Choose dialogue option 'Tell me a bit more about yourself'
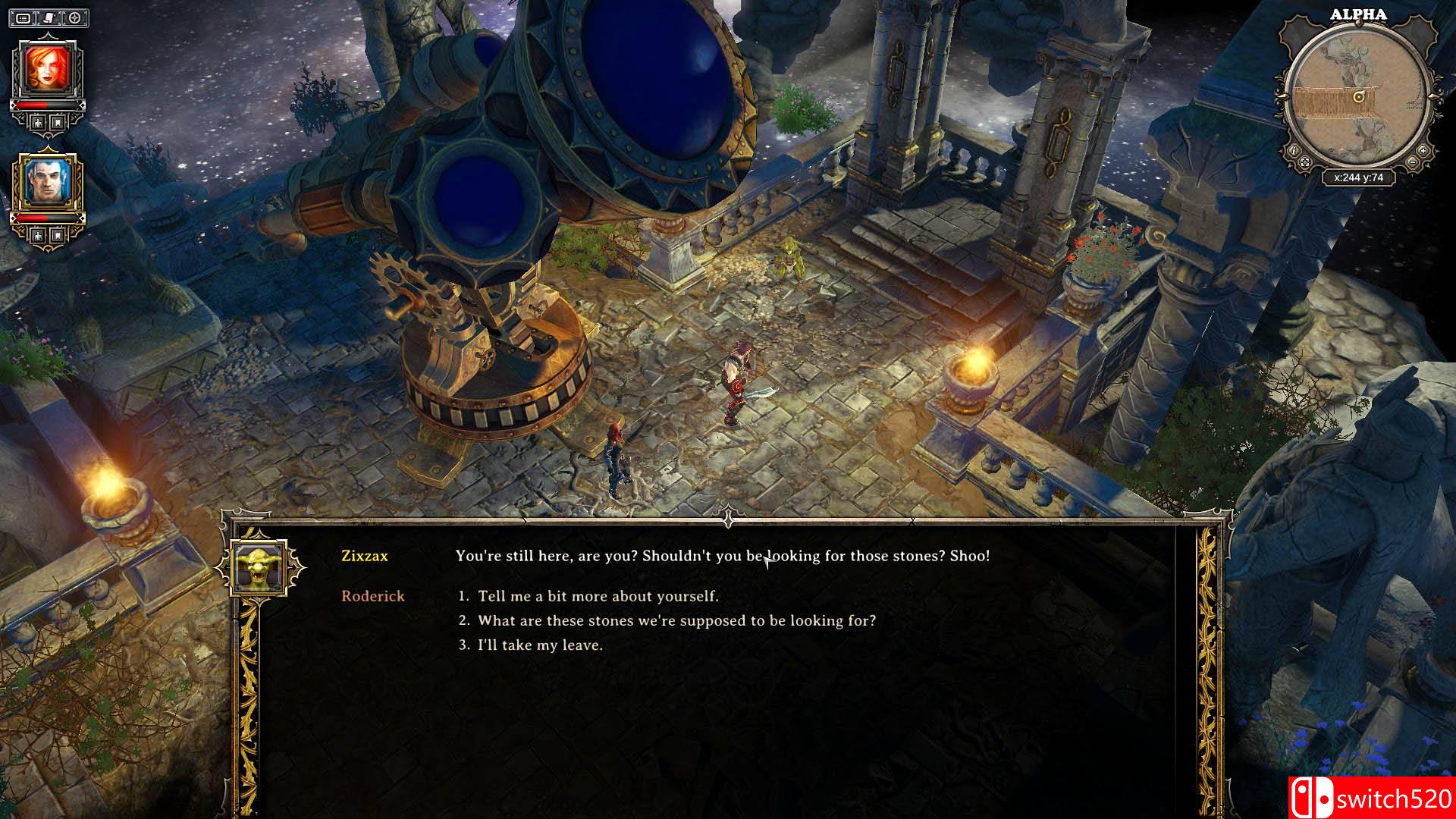 click(591, 596)
